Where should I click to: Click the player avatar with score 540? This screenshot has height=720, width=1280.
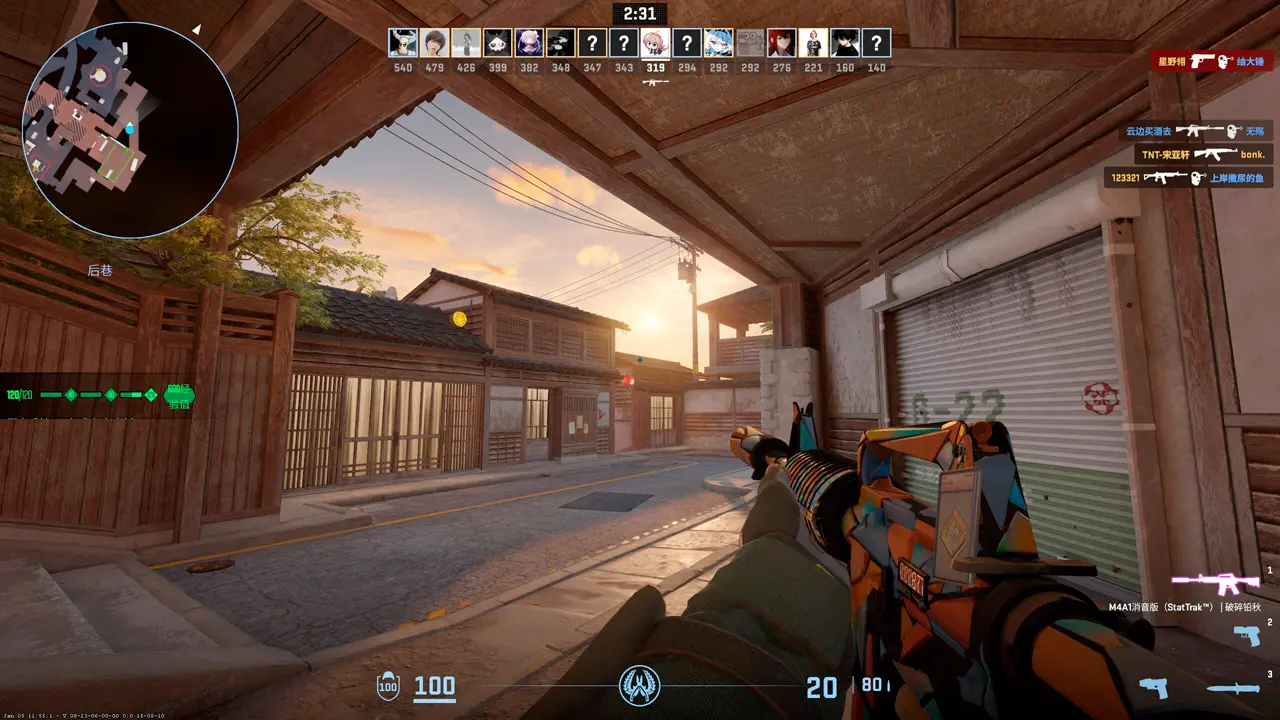403,43
